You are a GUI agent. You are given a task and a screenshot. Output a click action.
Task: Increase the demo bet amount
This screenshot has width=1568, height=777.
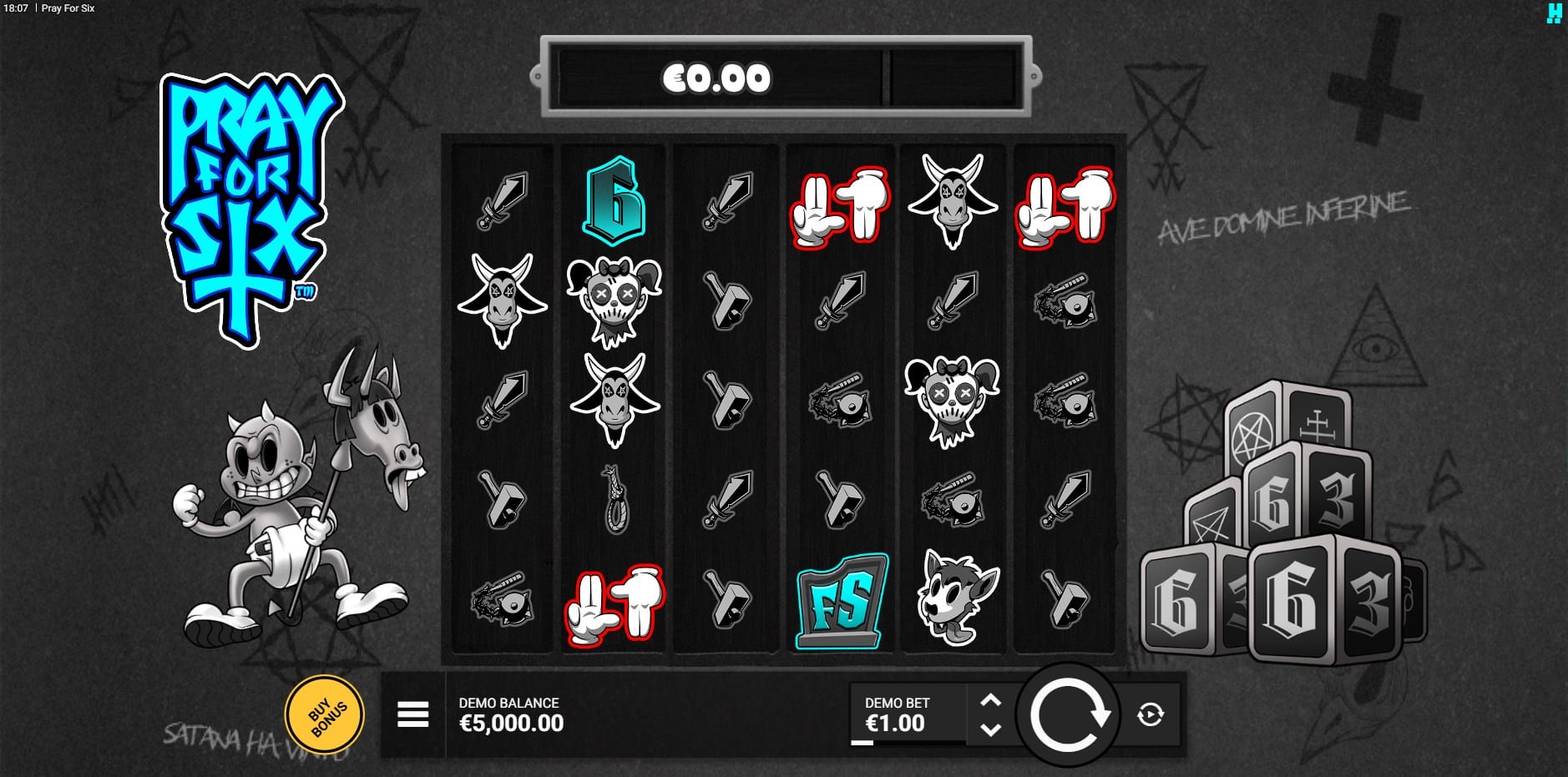[x=990, y=700]
